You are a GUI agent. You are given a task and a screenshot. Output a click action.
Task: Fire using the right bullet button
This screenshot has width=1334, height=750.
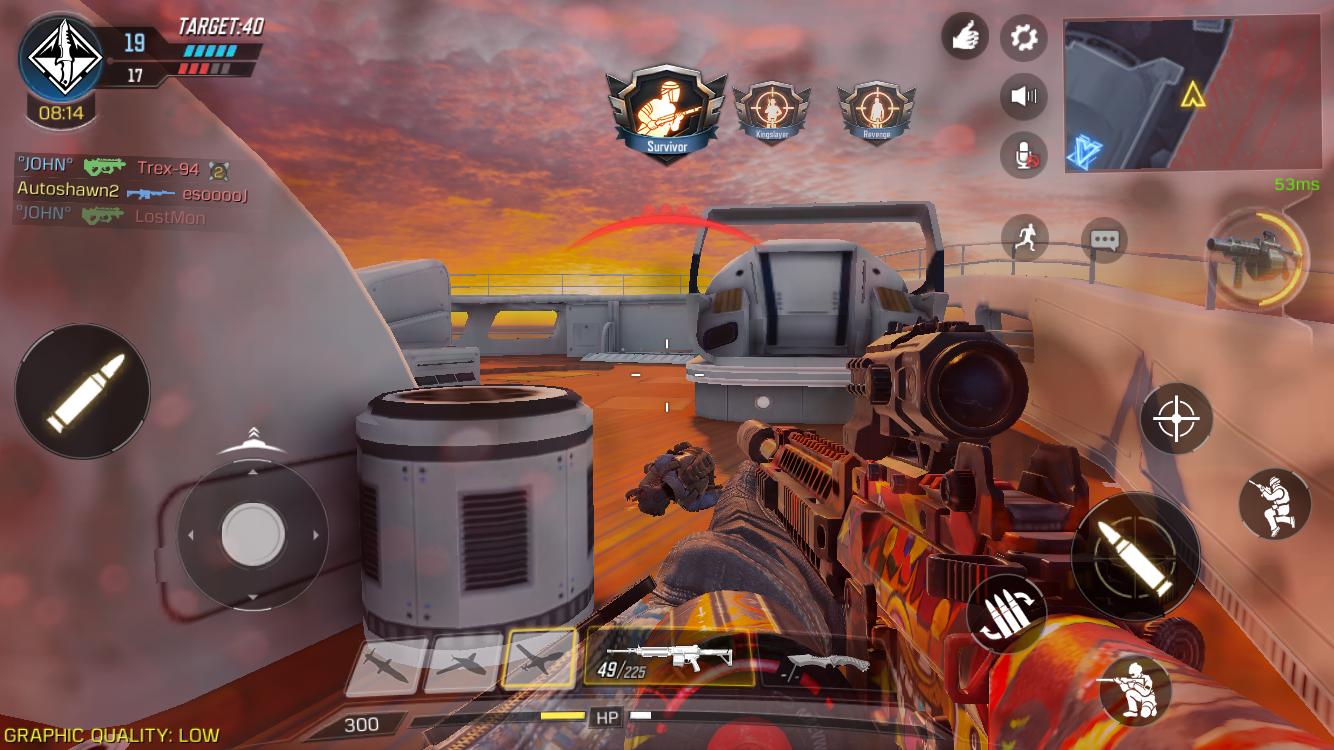pos(1135,556)
